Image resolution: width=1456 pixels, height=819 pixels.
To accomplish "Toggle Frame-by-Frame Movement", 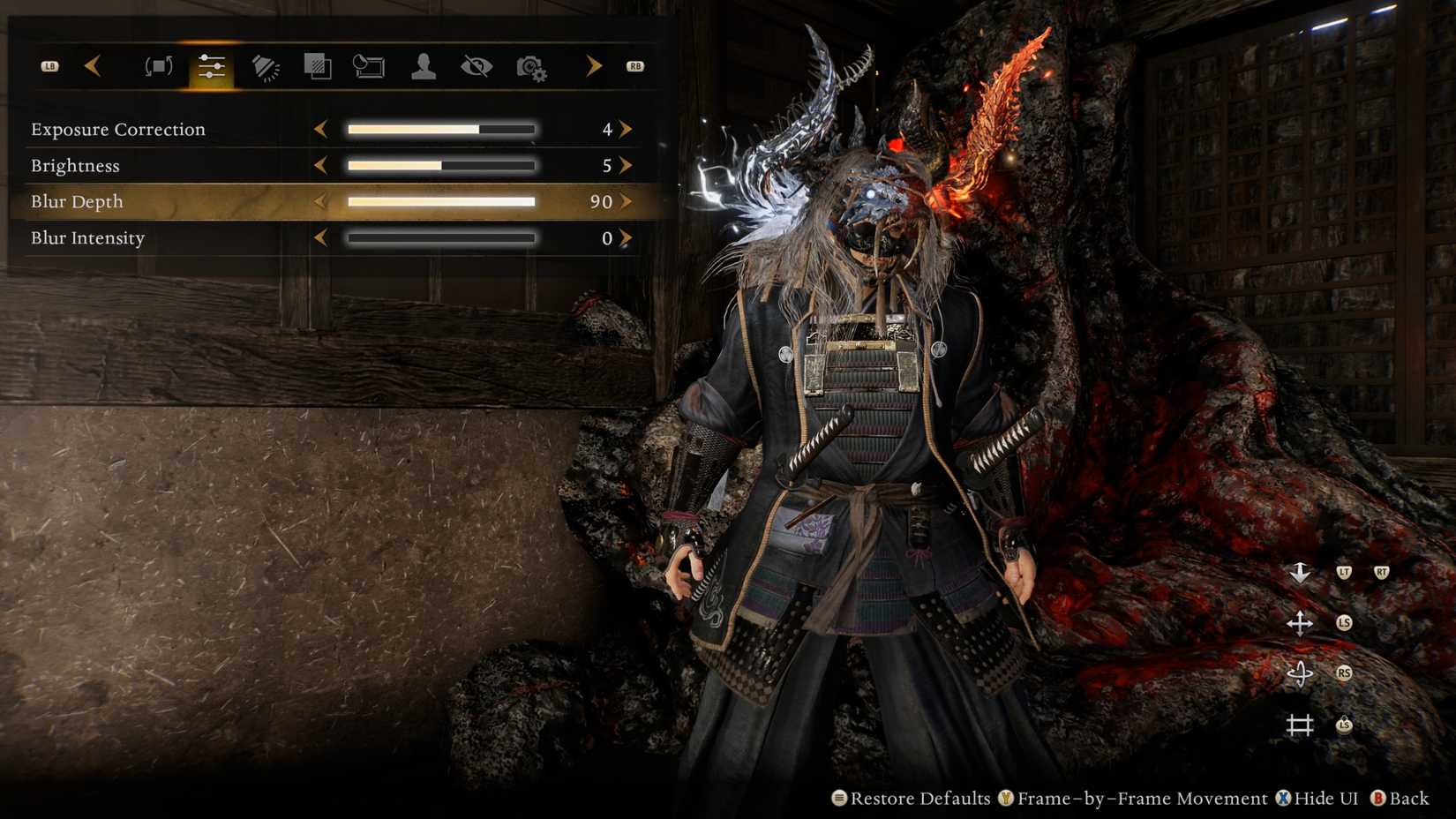I will click(1138, 799).
